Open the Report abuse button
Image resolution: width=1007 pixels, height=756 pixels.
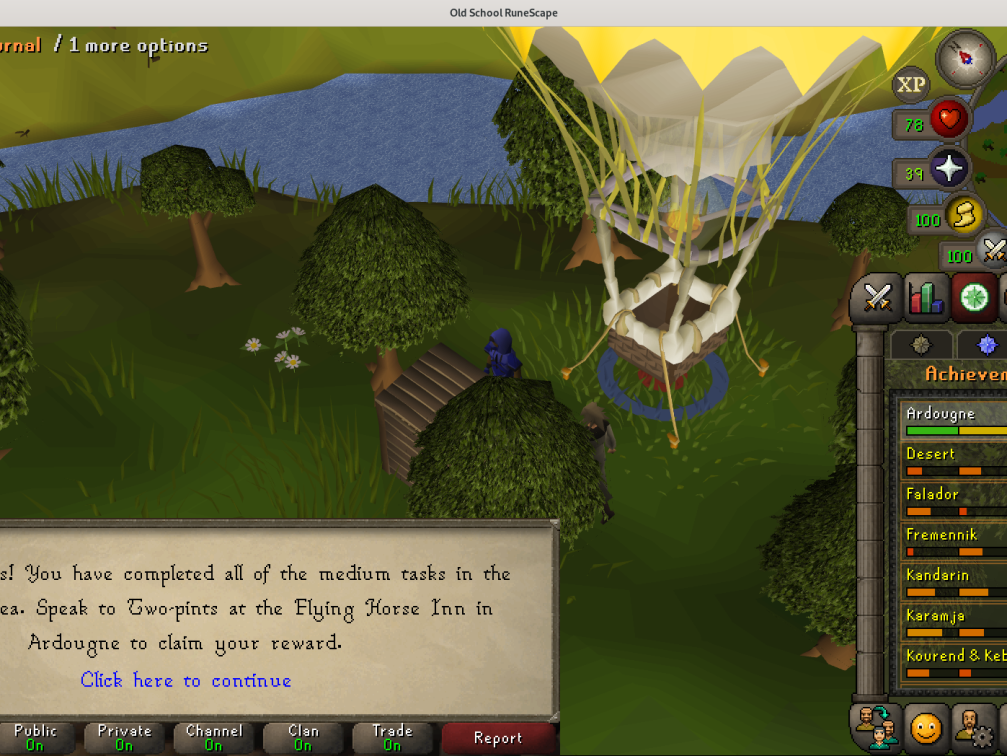pos(497,738)
